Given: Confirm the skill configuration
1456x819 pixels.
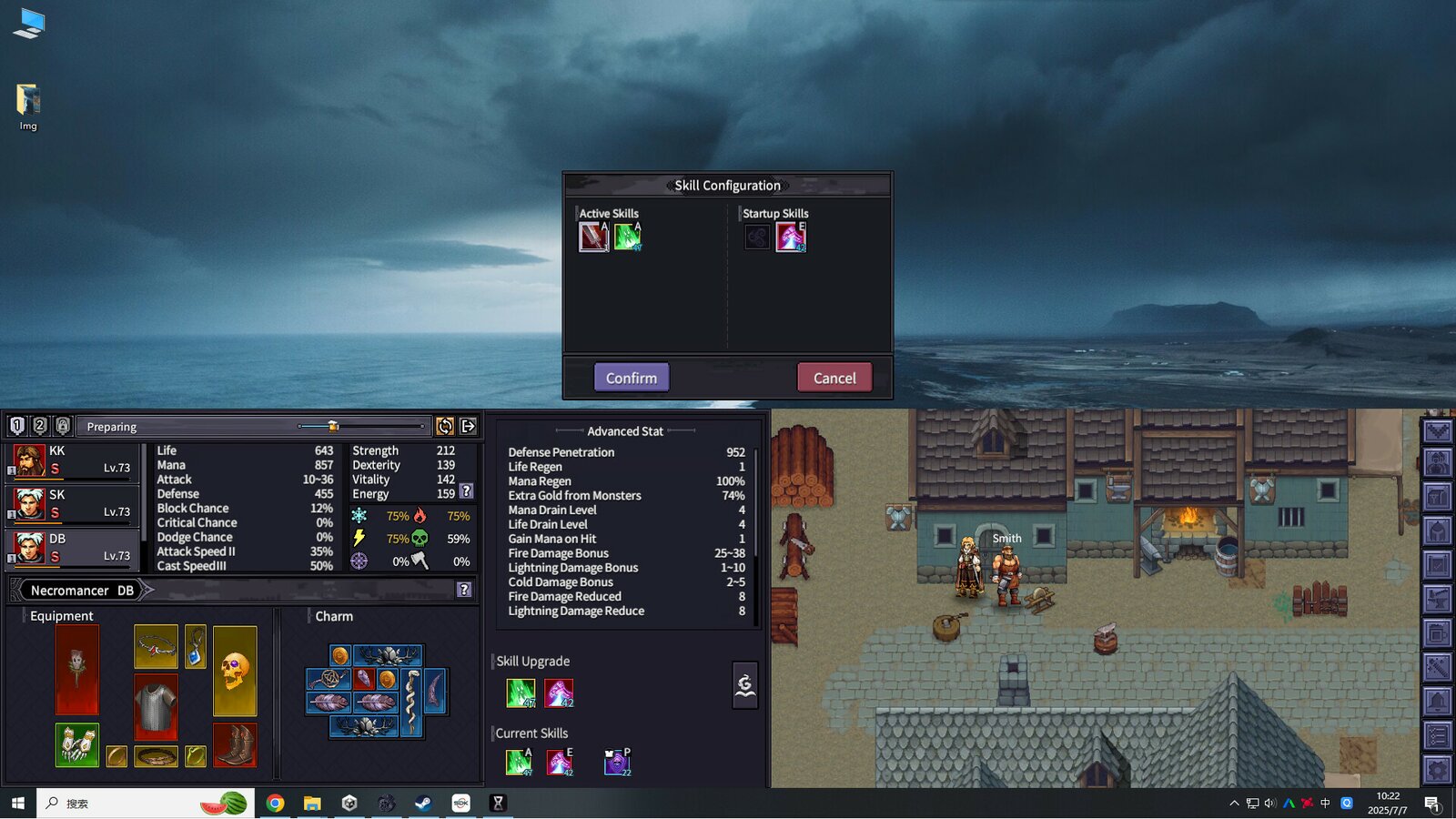Looking at the screenshot, I should pyautogui.click(x=631, y=377).
